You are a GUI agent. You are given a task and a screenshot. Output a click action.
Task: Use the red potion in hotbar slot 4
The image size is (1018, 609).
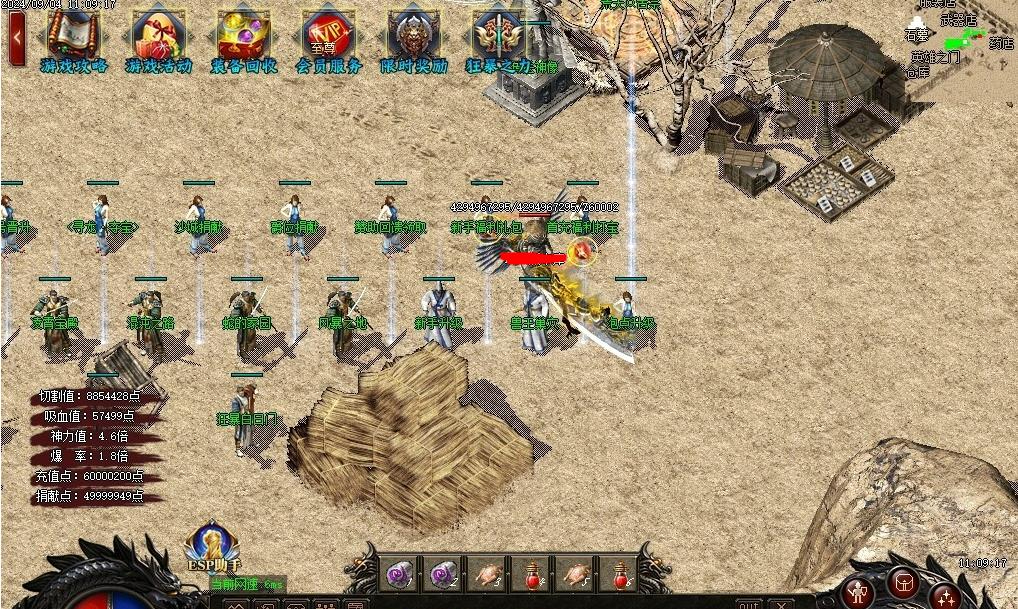pos(531,574)
